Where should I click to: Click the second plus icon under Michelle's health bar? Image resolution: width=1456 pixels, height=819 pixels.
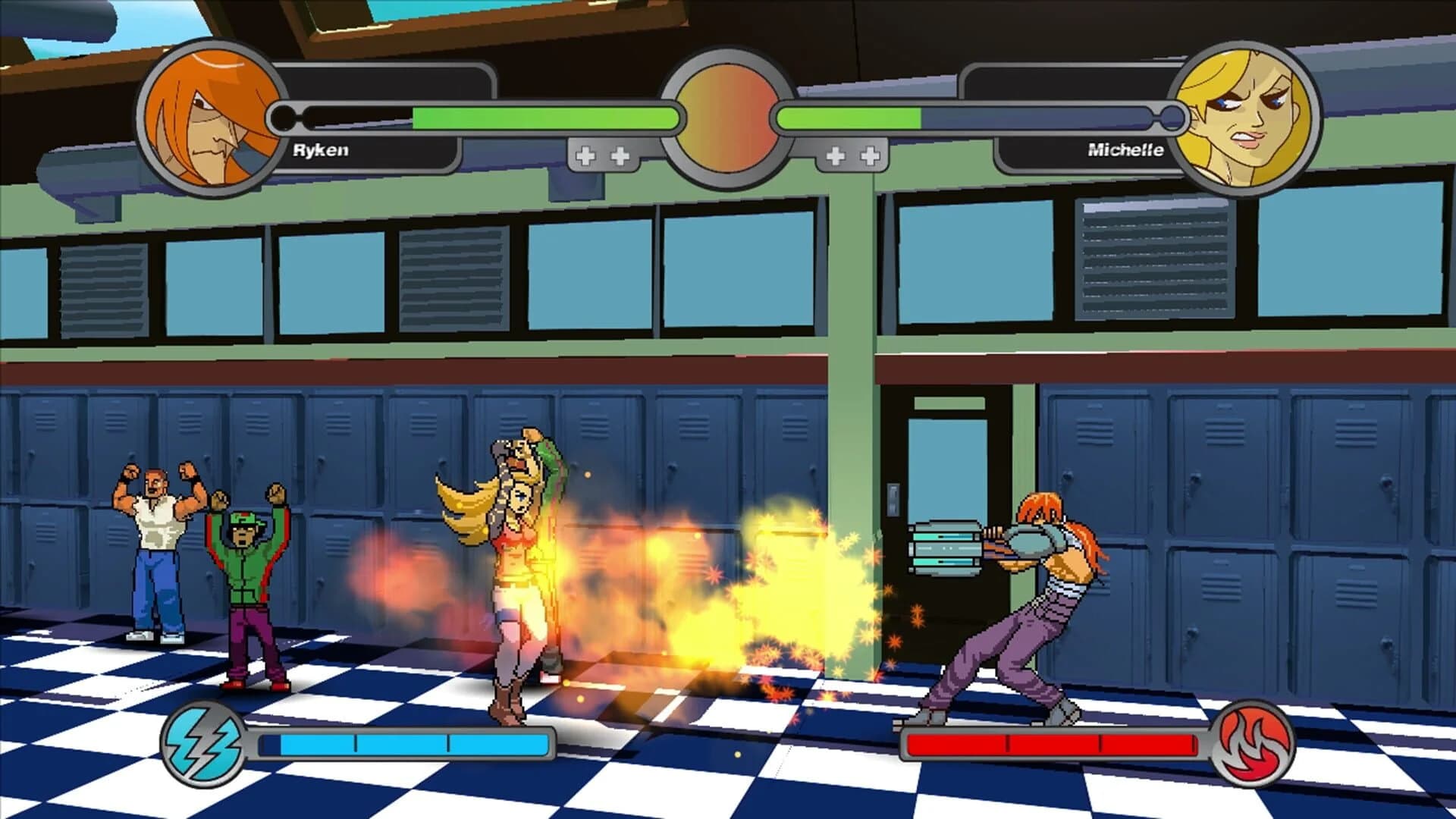871,155
